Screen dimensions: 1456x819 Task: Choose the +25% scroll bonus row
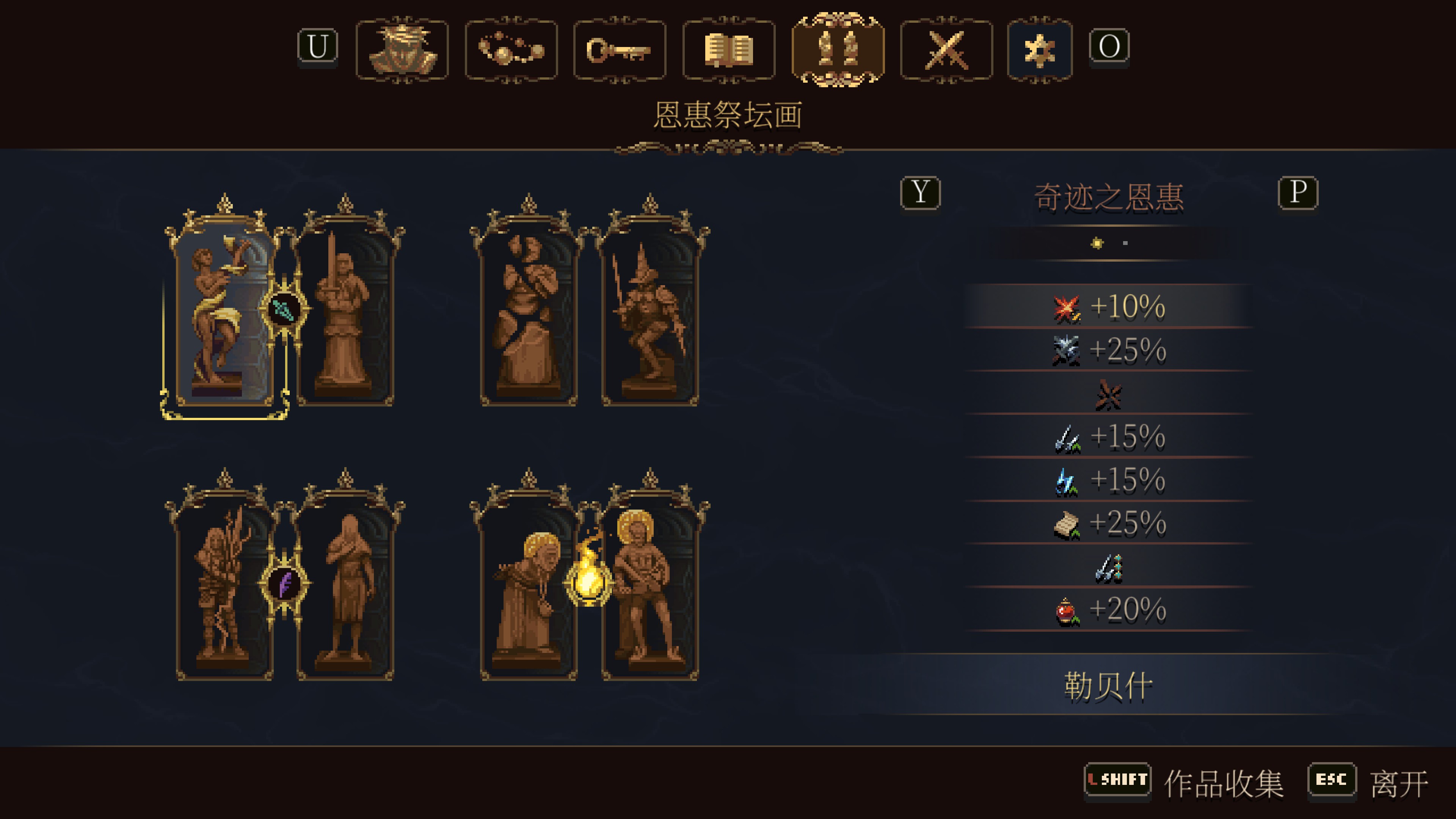pyautogui.click(x=1108, y=524)
